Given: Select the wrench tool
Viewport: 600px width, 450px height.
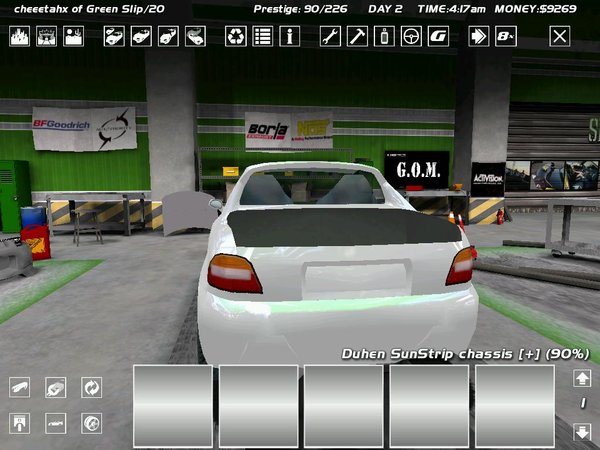Looking at the screenshot, I should [x=330, y=37].
